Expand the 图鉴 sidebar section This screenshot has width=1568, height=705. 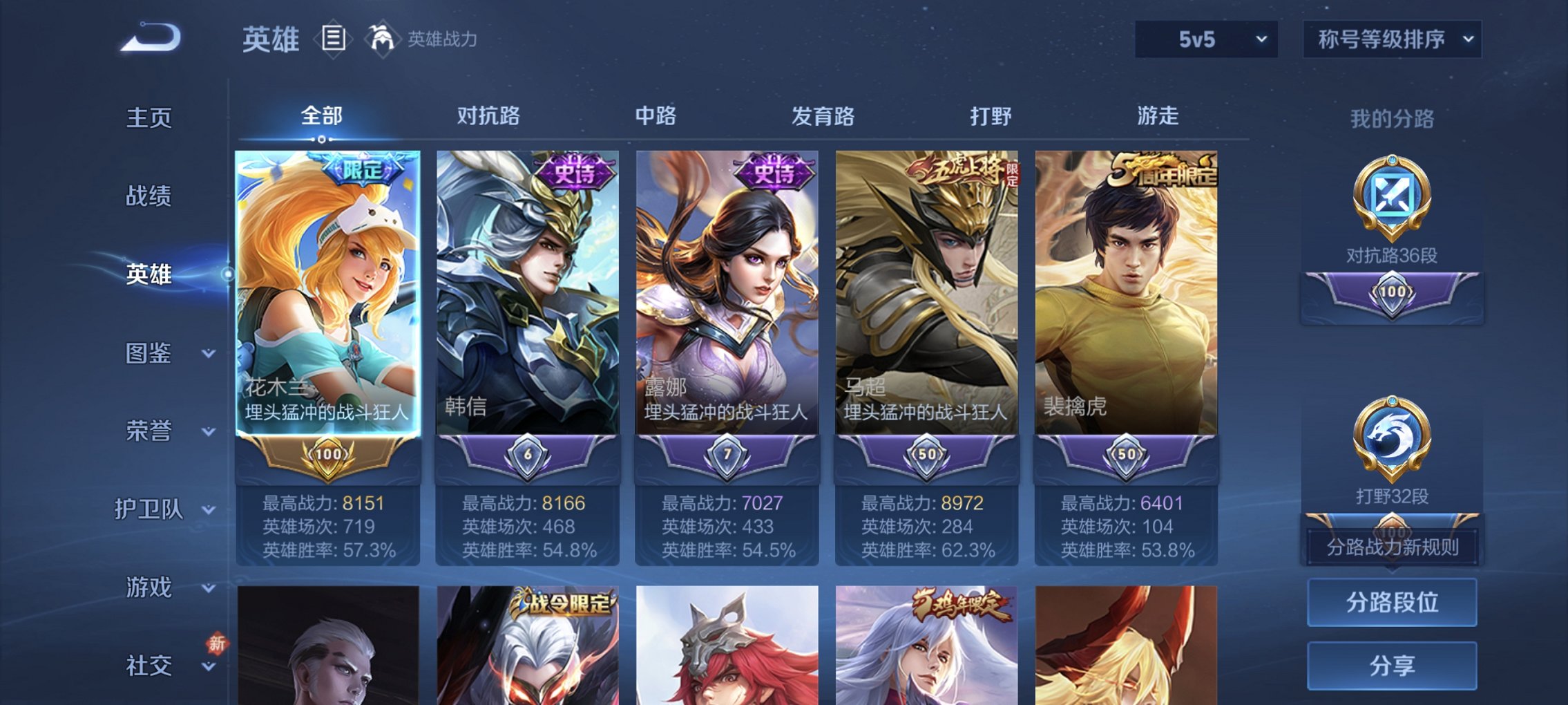coord(149,354)
